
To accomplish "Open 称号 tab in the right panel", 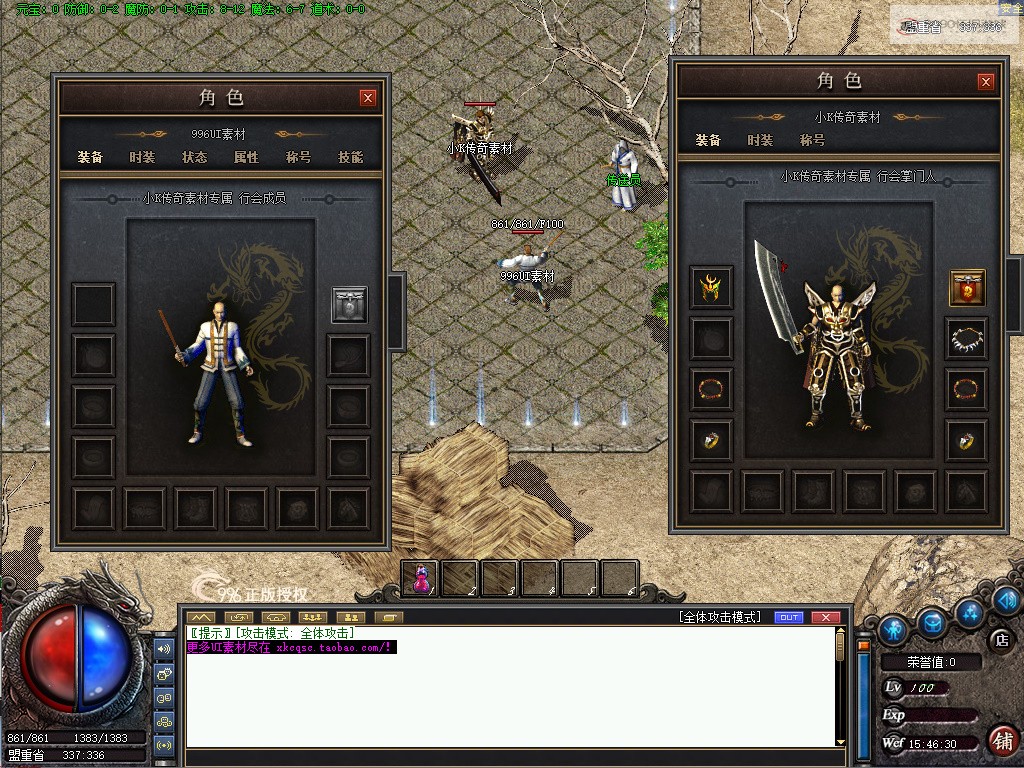I will tap(812, 140).
